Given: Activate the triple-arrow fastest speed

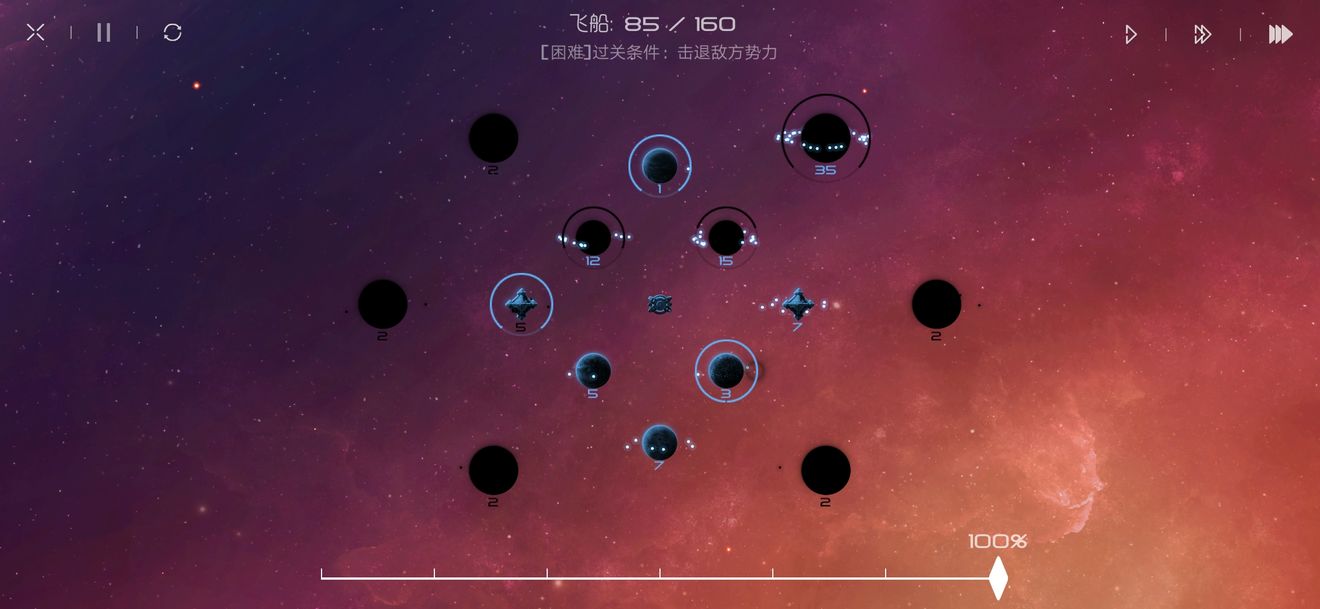Looking at the screenshot, I should click(x=1280, y=35).
